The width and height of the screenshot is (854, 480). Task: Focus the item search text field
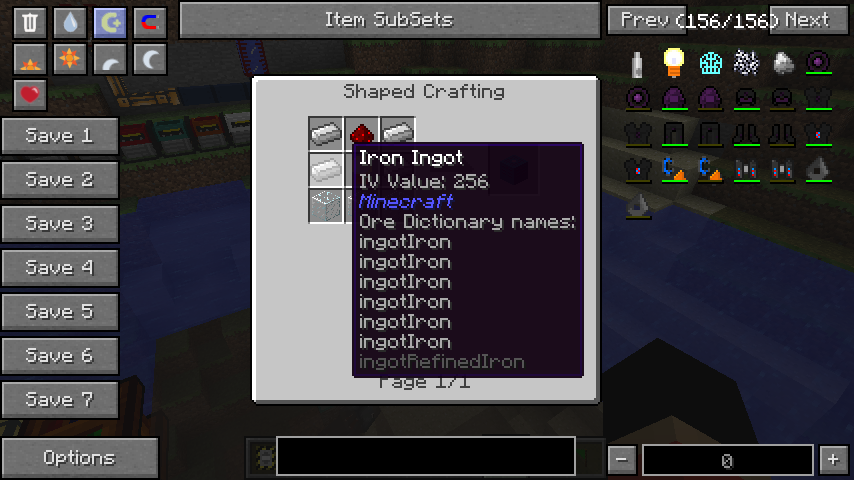point(425,456)
